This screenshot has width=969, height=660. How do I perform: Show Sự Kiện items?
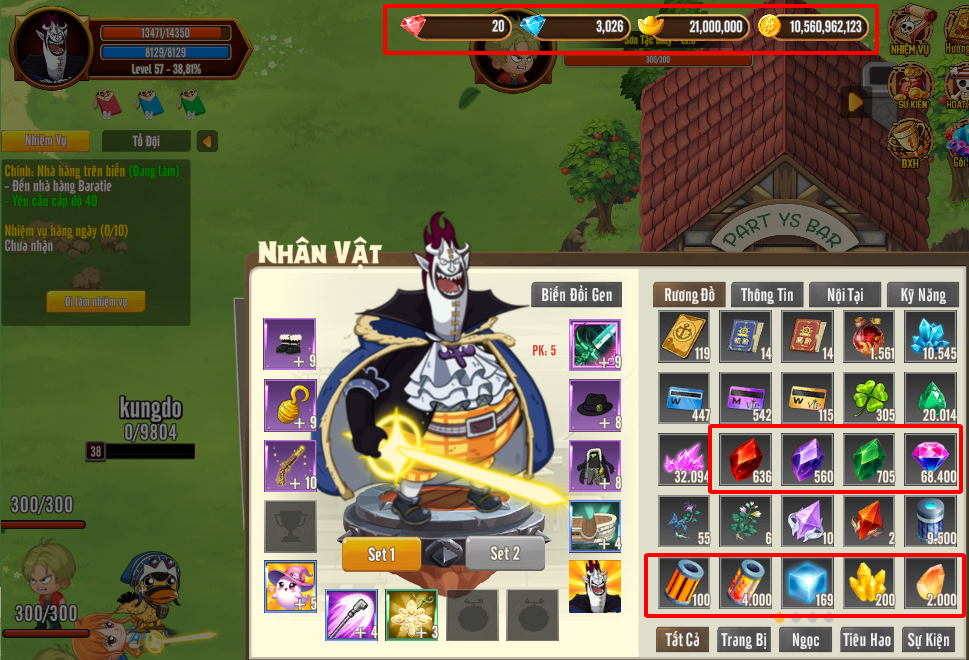coord(929,639)
